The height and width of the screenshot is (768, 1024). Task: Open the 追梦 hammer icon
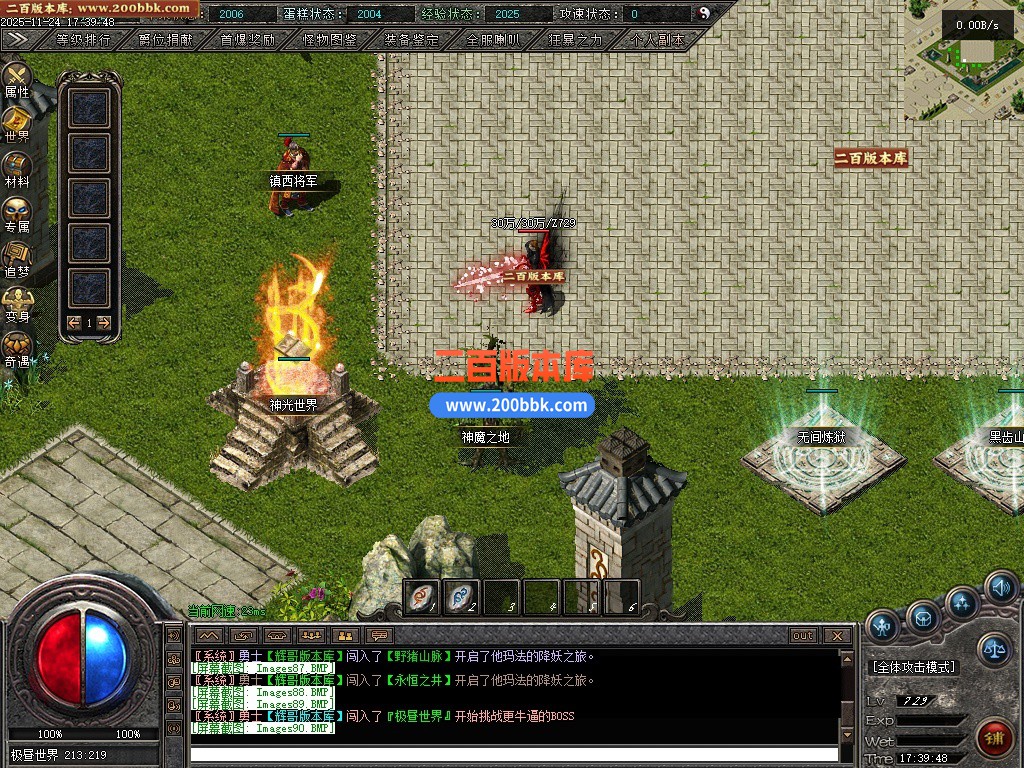coord(17,258)
